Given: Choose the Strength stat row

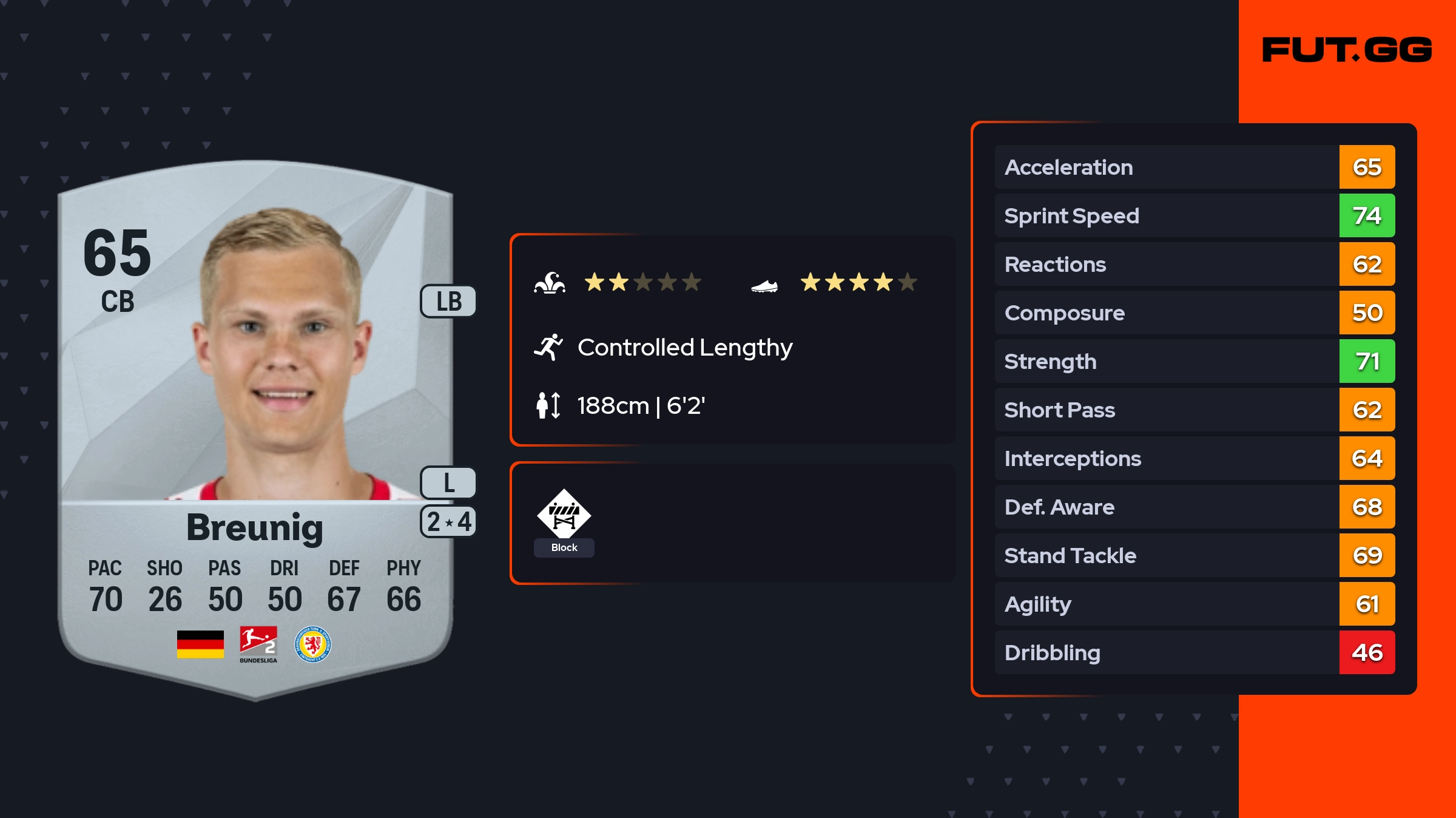Looking at the screenshot, I should pos(1194,362).
